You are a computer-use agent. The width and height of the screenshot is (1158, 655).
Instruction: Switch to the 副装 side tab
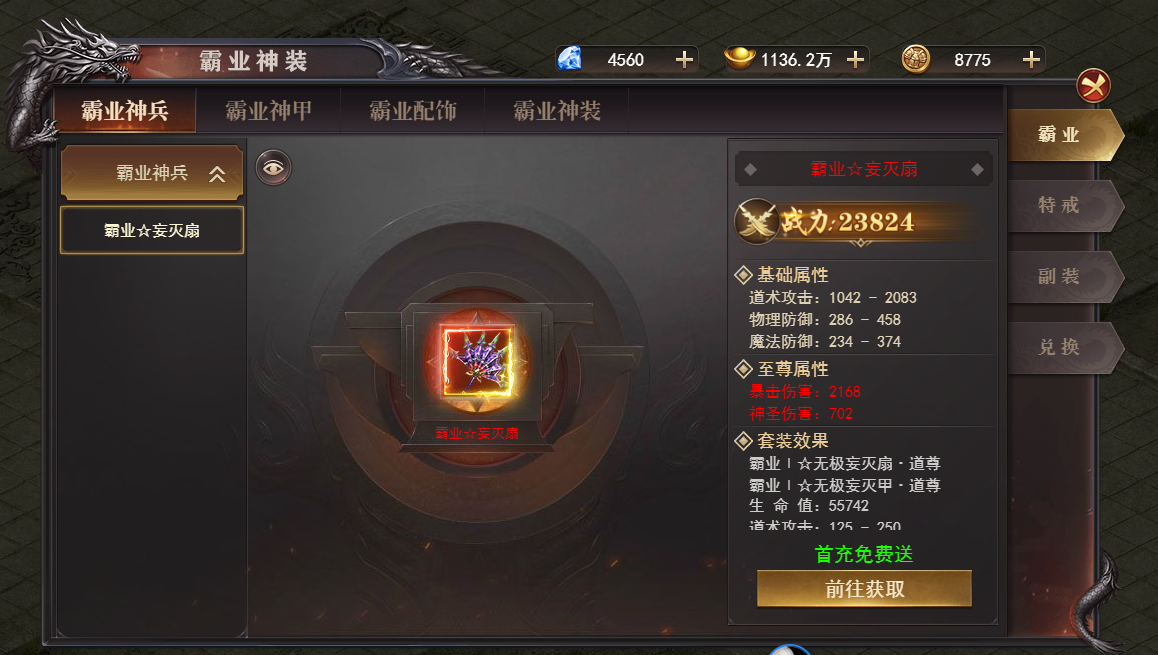coord(1060,277)
